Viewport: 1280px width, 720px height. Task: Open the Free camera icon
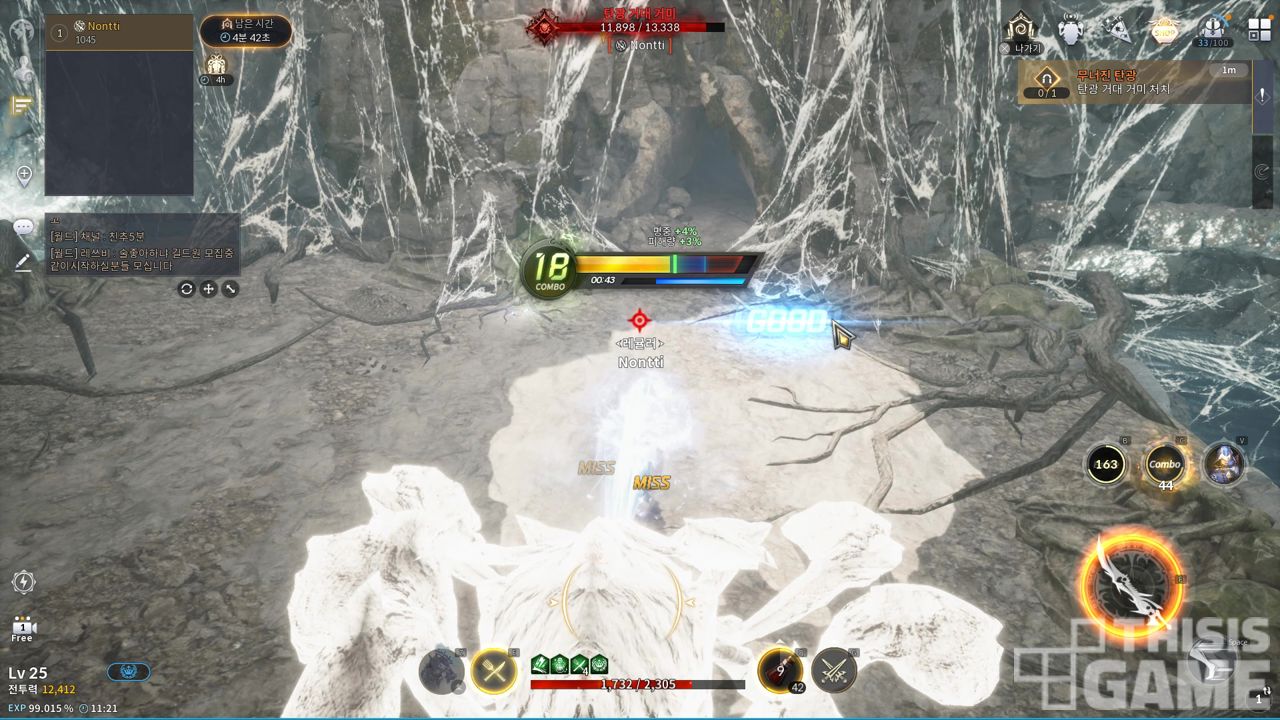click(23, 627)
